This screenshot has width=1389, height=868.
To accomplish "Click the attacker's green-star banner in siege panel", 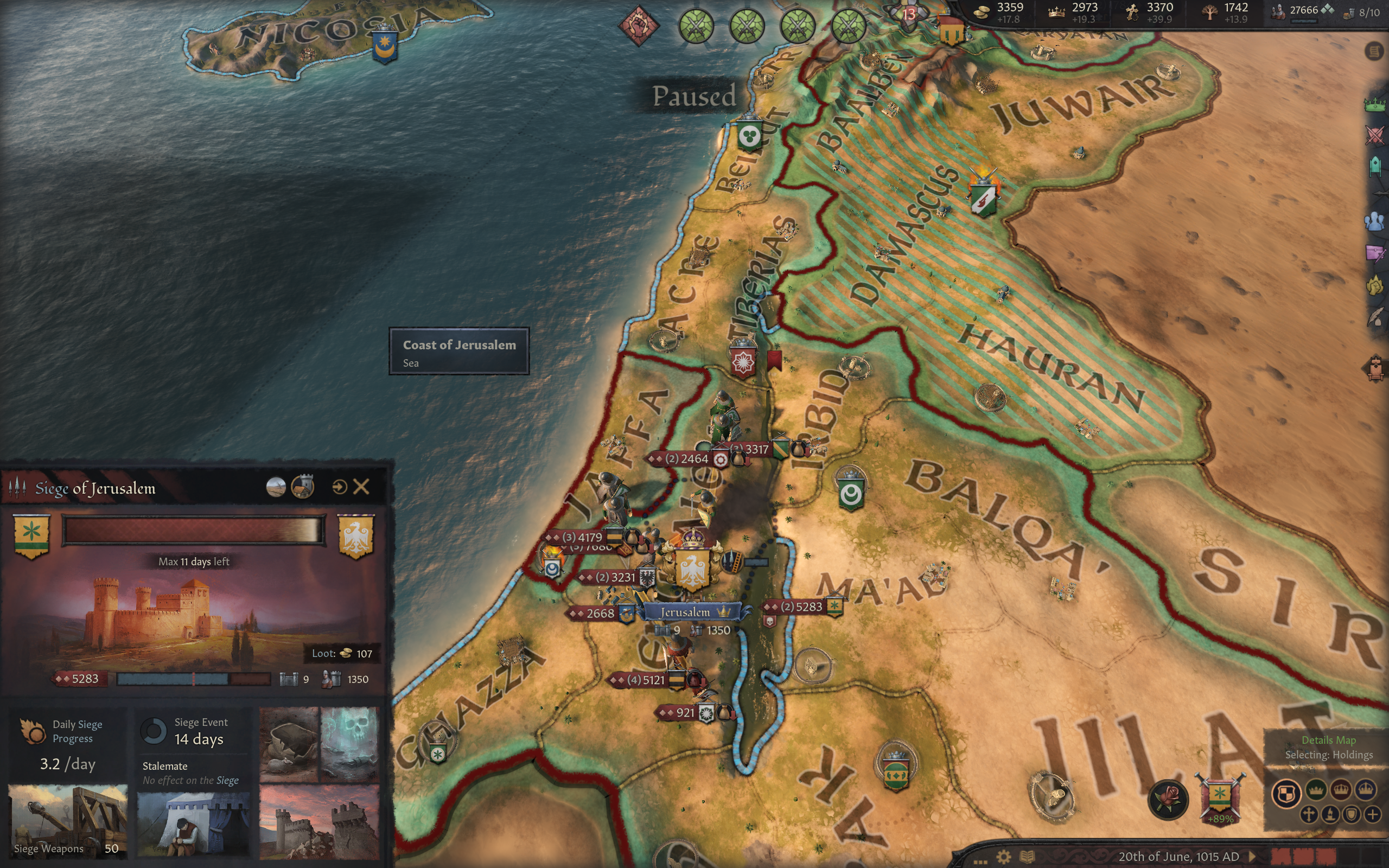I will [31, 535].
